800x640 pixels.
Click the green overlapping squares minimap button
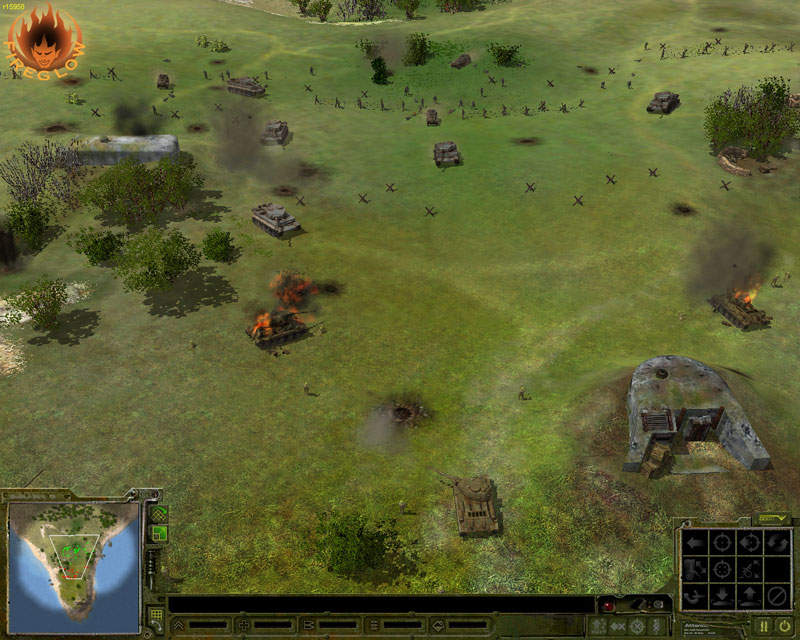pos(160,534)
